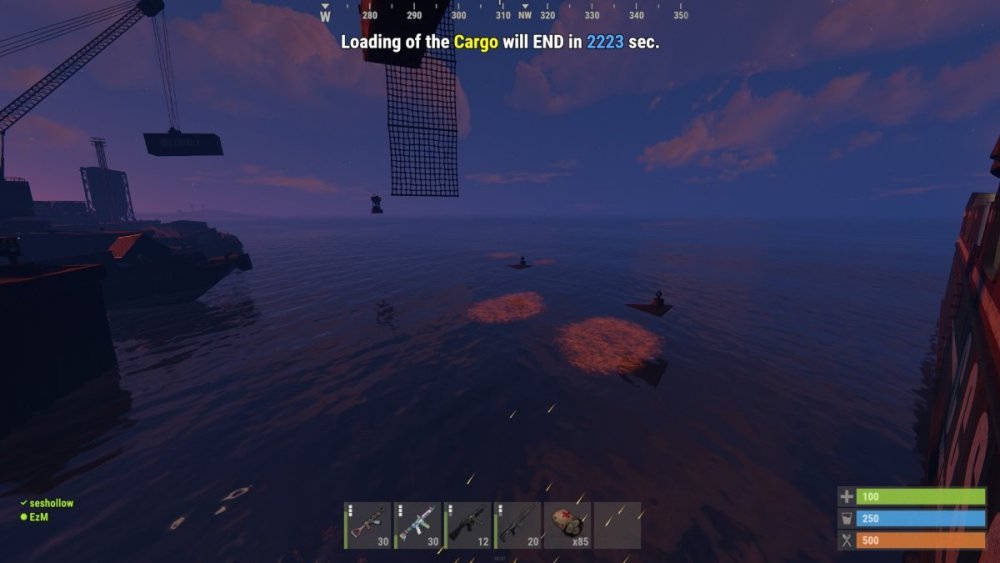This screenshot has height=563, width=1000.
Task: Select the bandage stack of 85
Action: (x=568, y=525)
